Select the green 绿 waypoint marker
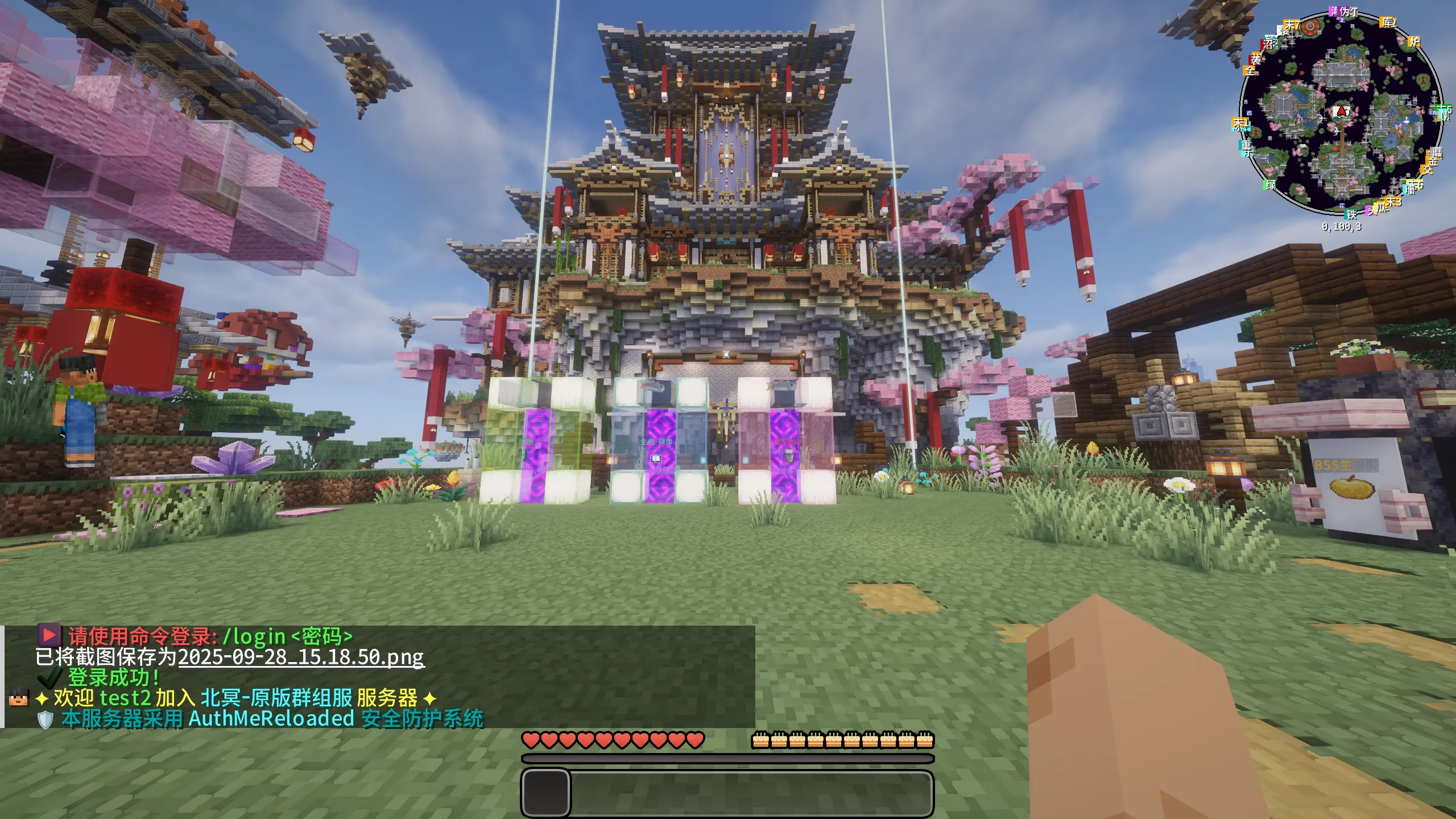The width and height of the screenshot is (1456, 819). point(1270,185)
